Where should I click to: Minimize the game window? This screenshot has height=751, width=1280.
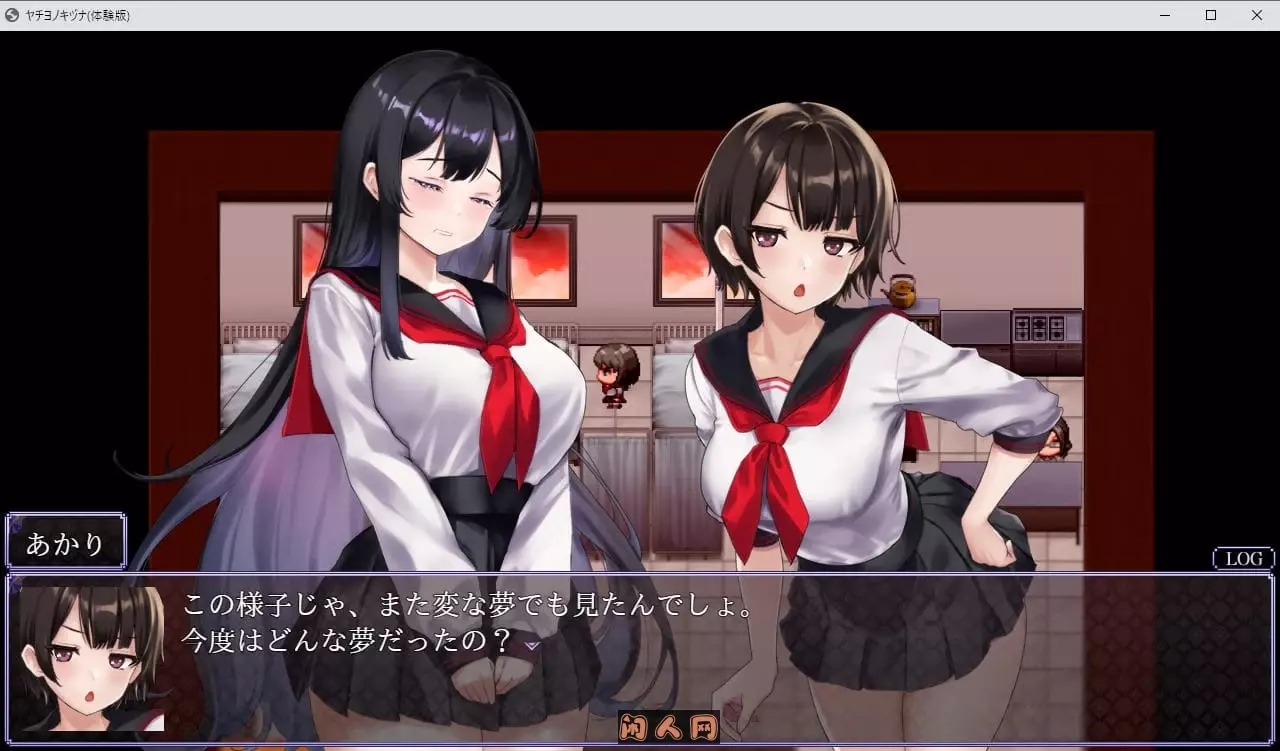pyautogui.click(x=1163, y=15)
